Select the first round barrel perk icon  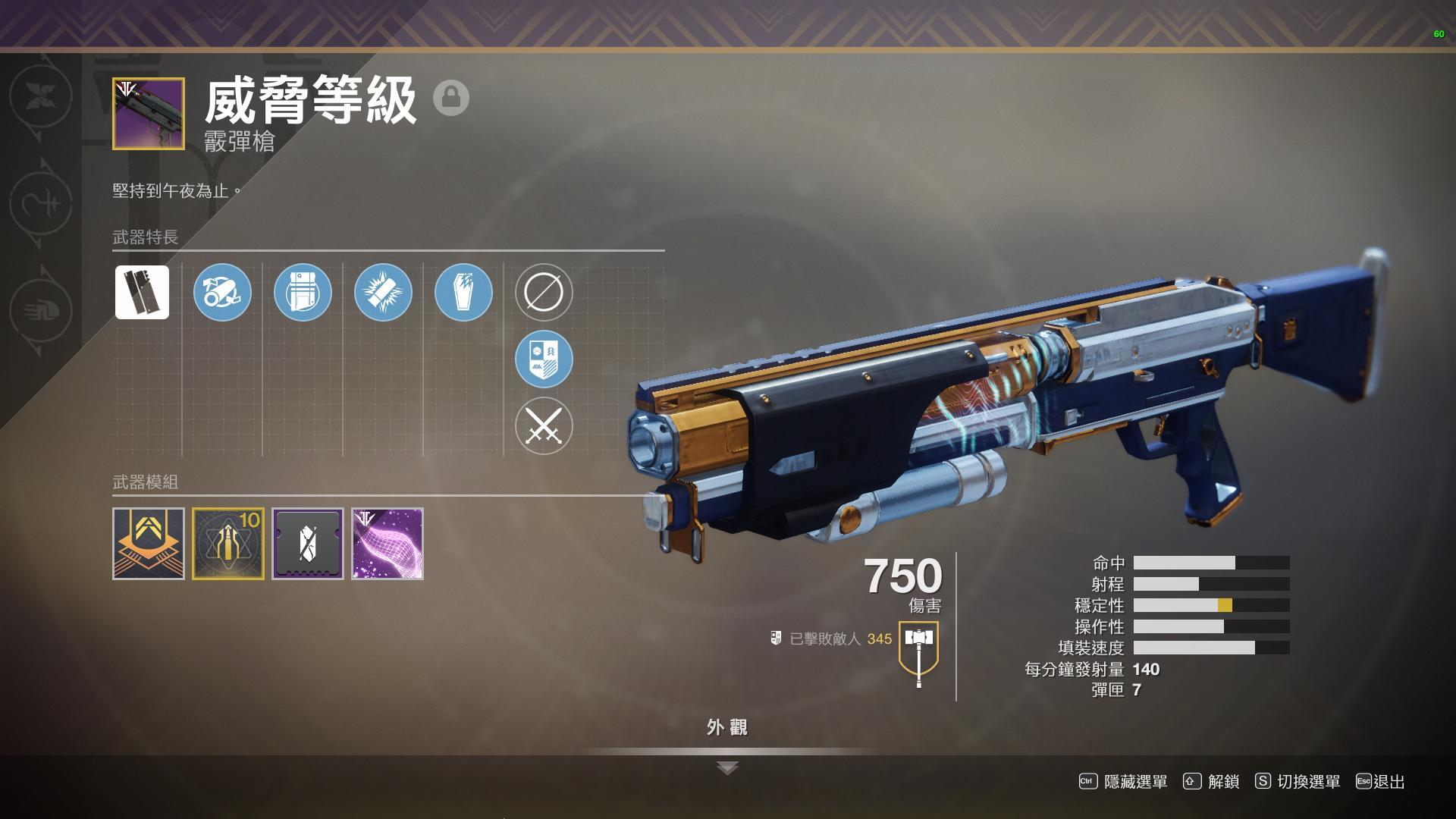click(x=222, y=293)
